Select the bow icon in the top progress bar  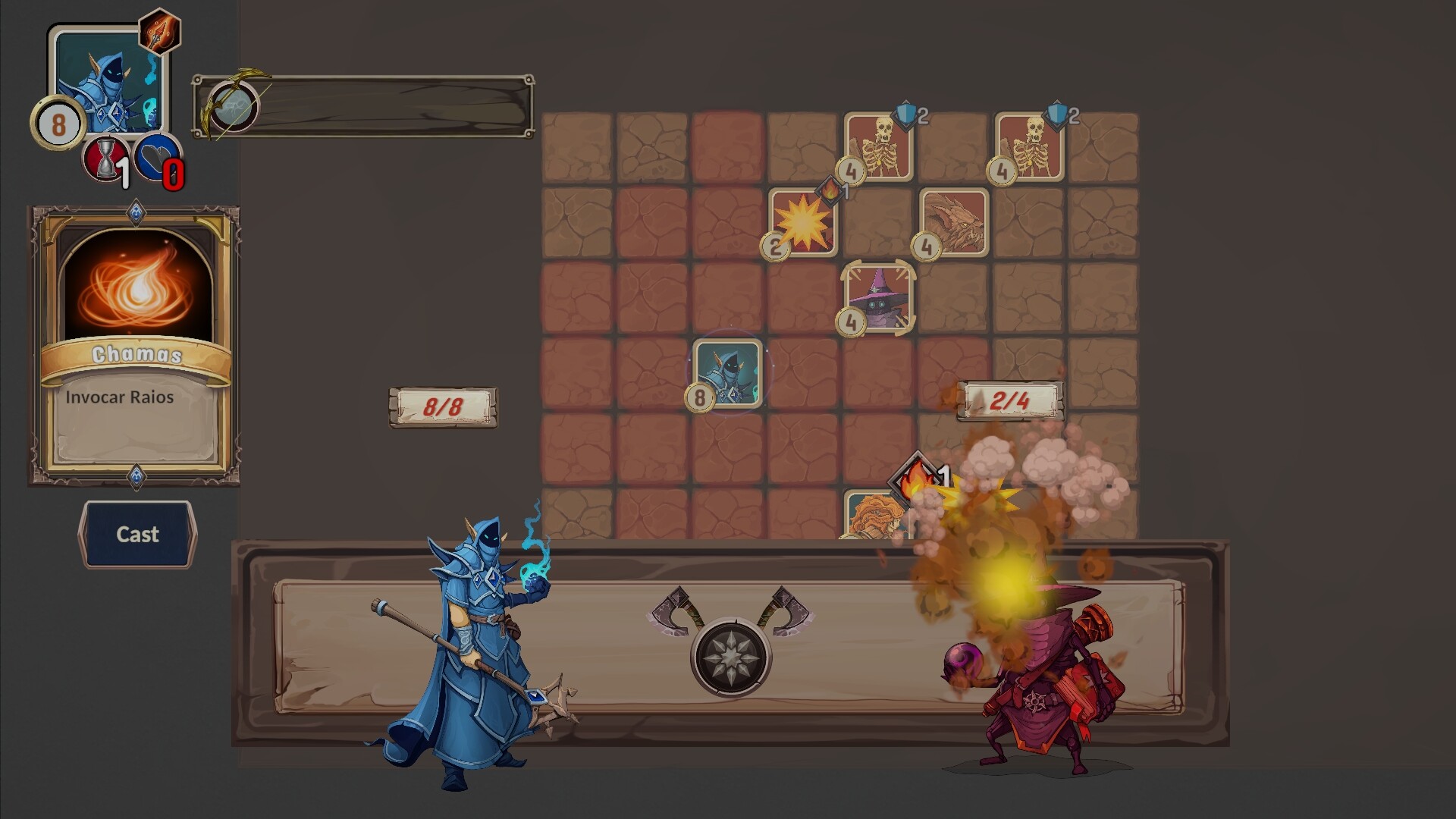point(234,107)
